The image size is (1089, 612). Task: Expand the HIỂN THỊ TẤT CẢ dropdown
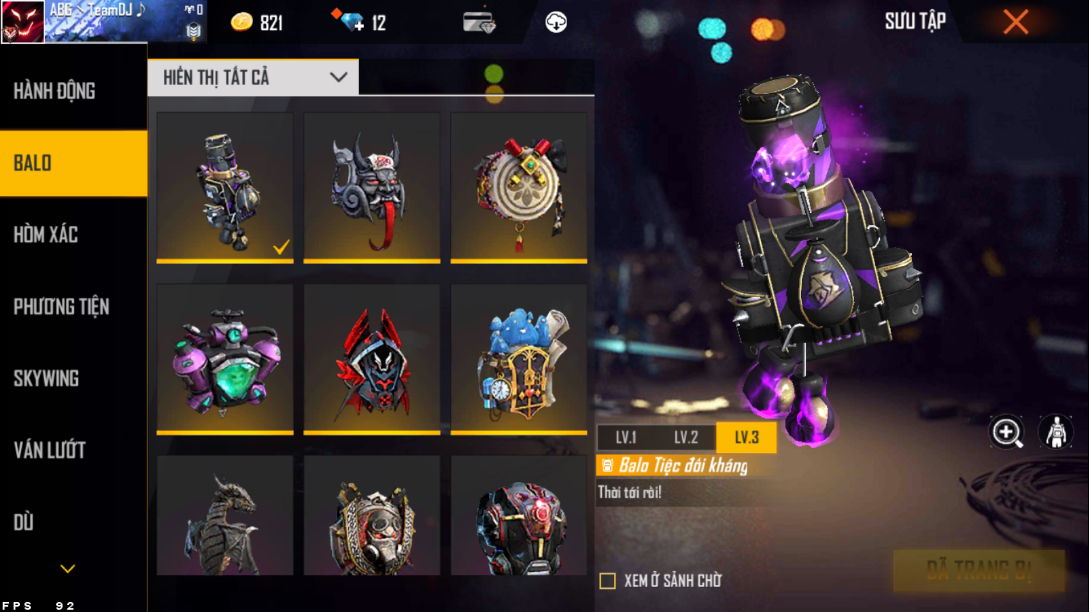pyautogui.click(x=253, y=77)
